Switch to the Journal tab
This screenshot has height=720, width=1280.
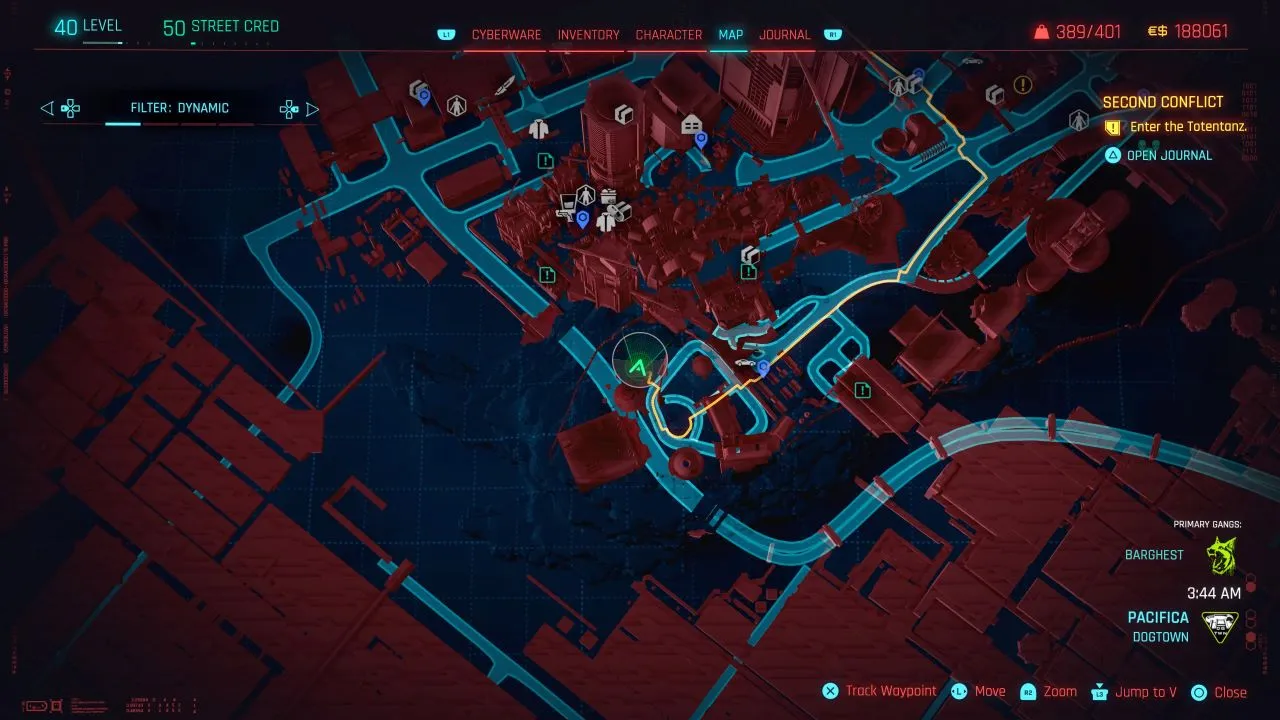(x=785, y=34)
